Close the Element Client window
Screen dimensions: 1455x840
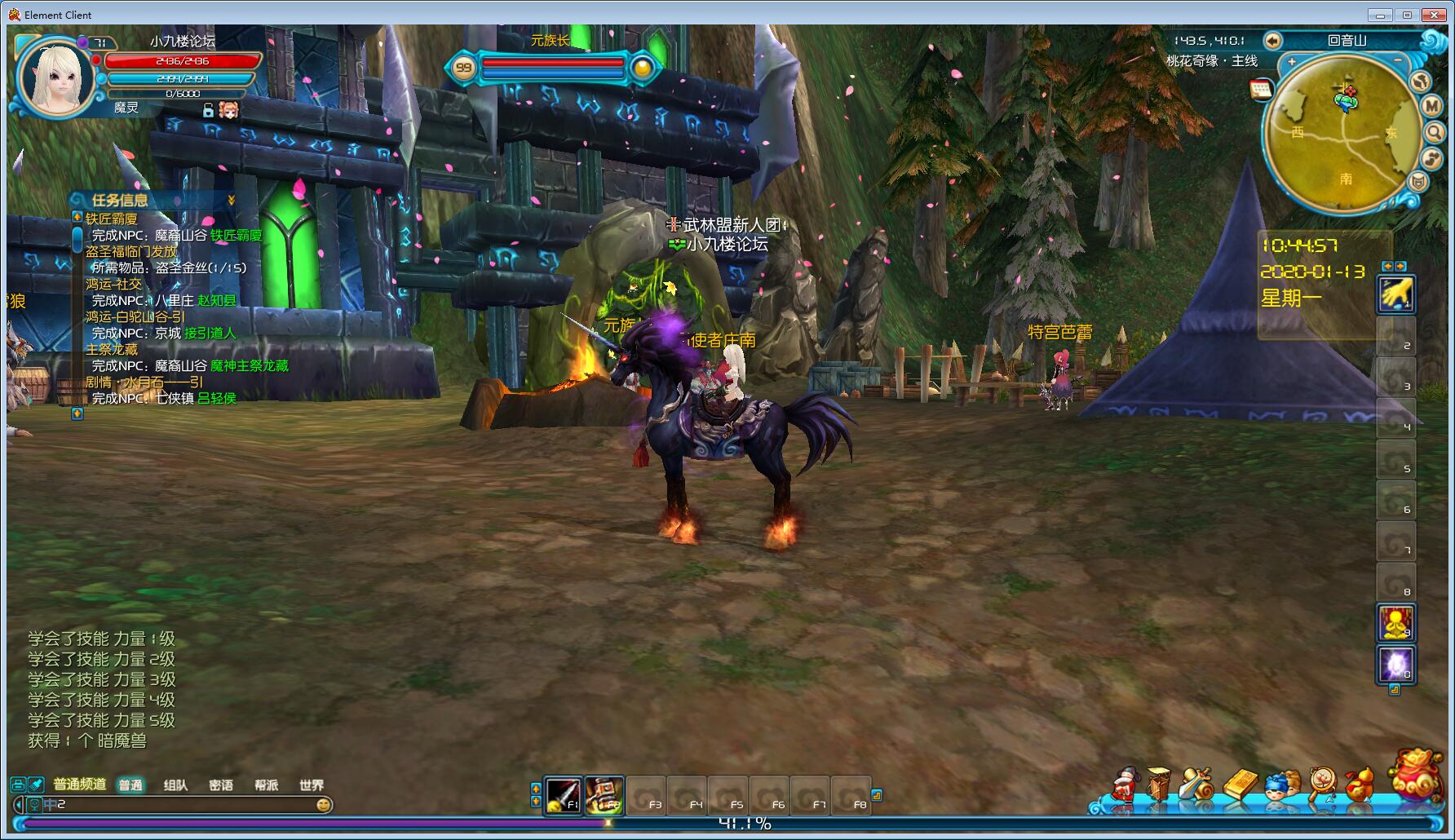point(1434,15)
